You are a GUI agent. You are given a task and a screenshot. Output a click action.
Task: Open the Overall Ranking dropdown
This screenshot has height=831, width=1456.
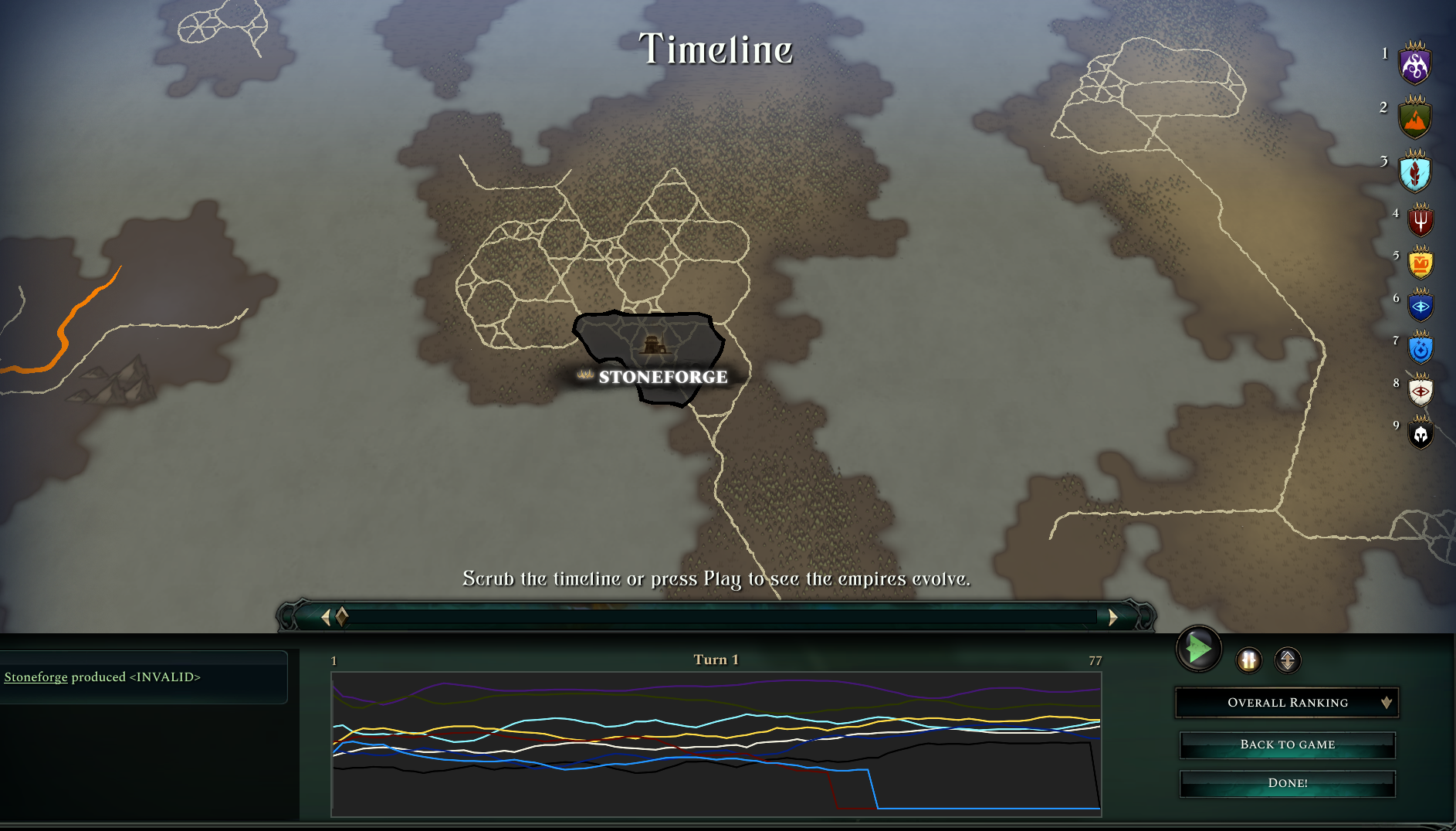(1286, 702)
